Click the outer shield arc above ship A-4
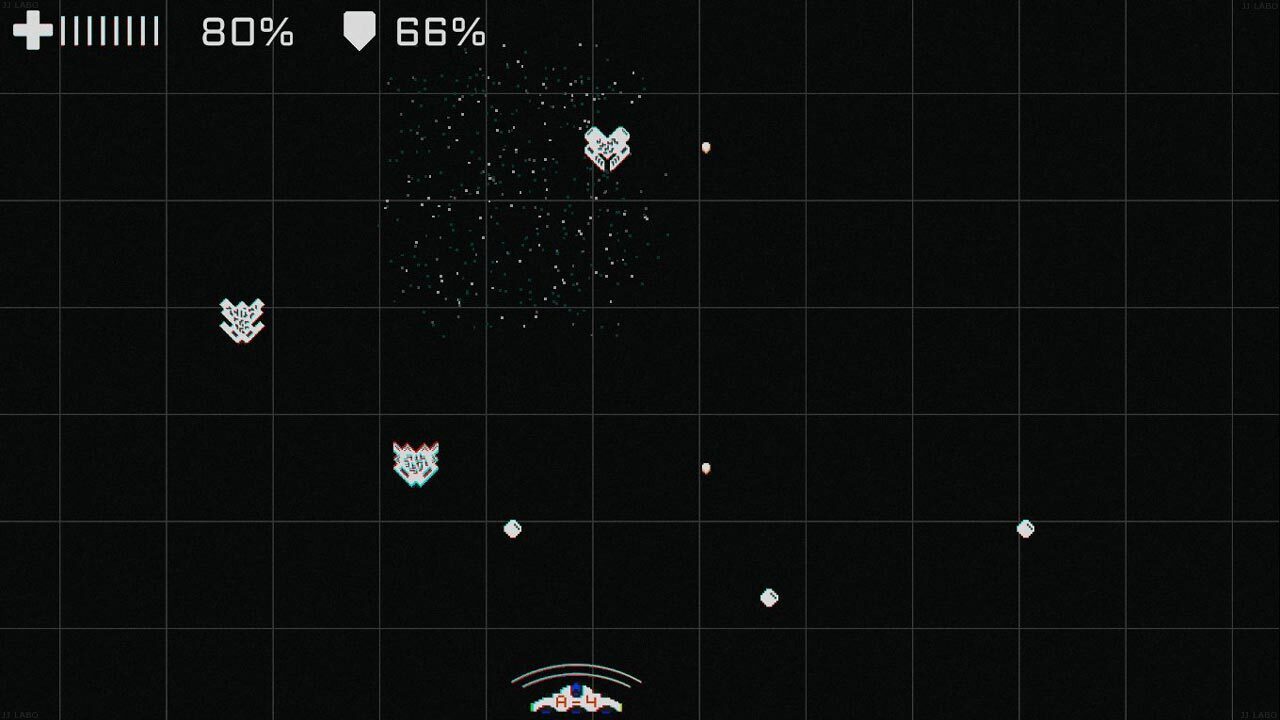Screen dimensions: 1280x720 [573, 663]
